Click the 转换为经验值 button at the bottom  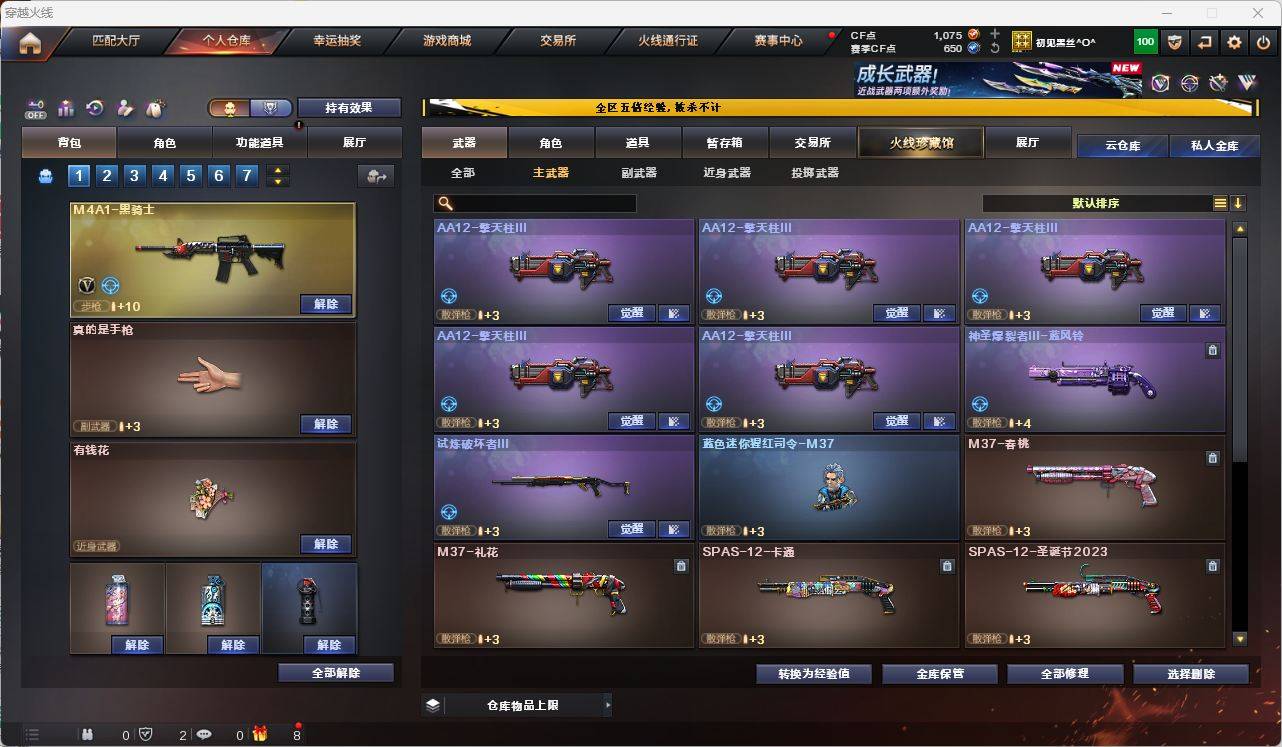814,673
